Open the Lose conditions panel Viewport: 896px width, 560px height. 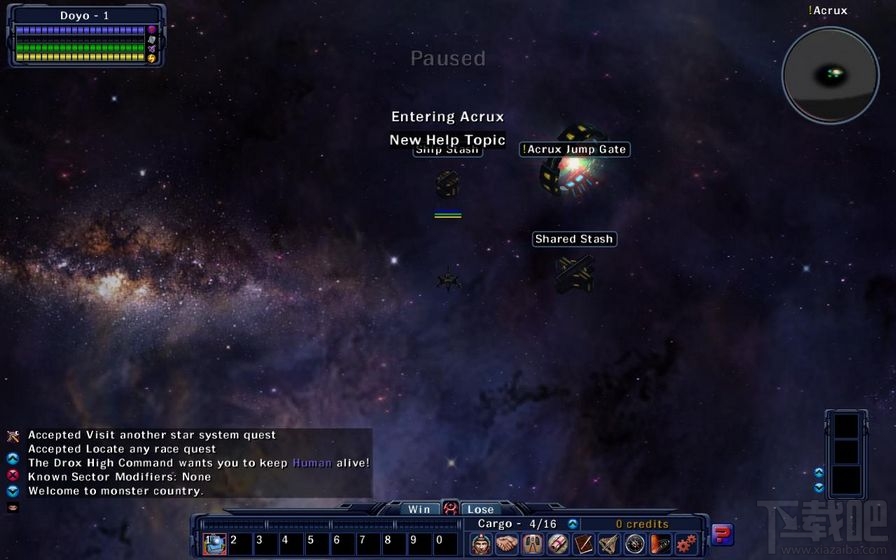point(480,509)
